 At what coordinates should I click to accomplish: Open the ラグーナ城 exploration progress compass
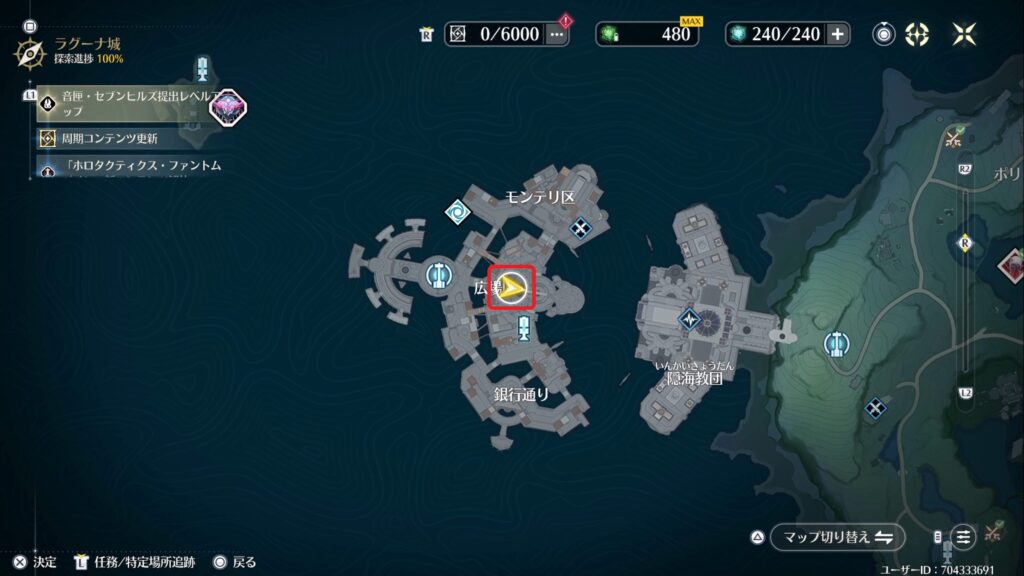(29, 51)
